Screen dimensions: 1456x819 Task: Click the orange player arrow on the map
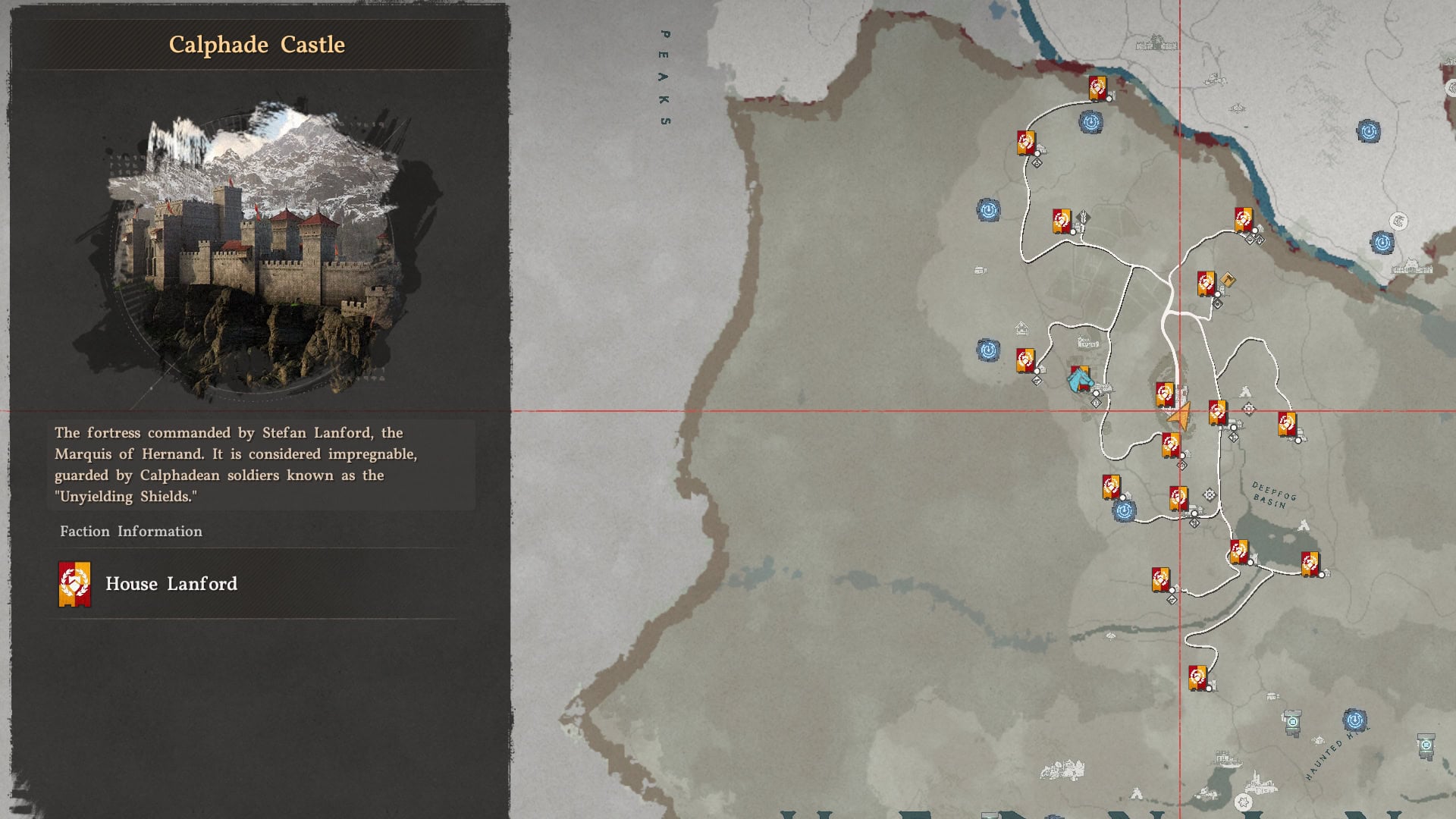click(x=1179, y=416)
